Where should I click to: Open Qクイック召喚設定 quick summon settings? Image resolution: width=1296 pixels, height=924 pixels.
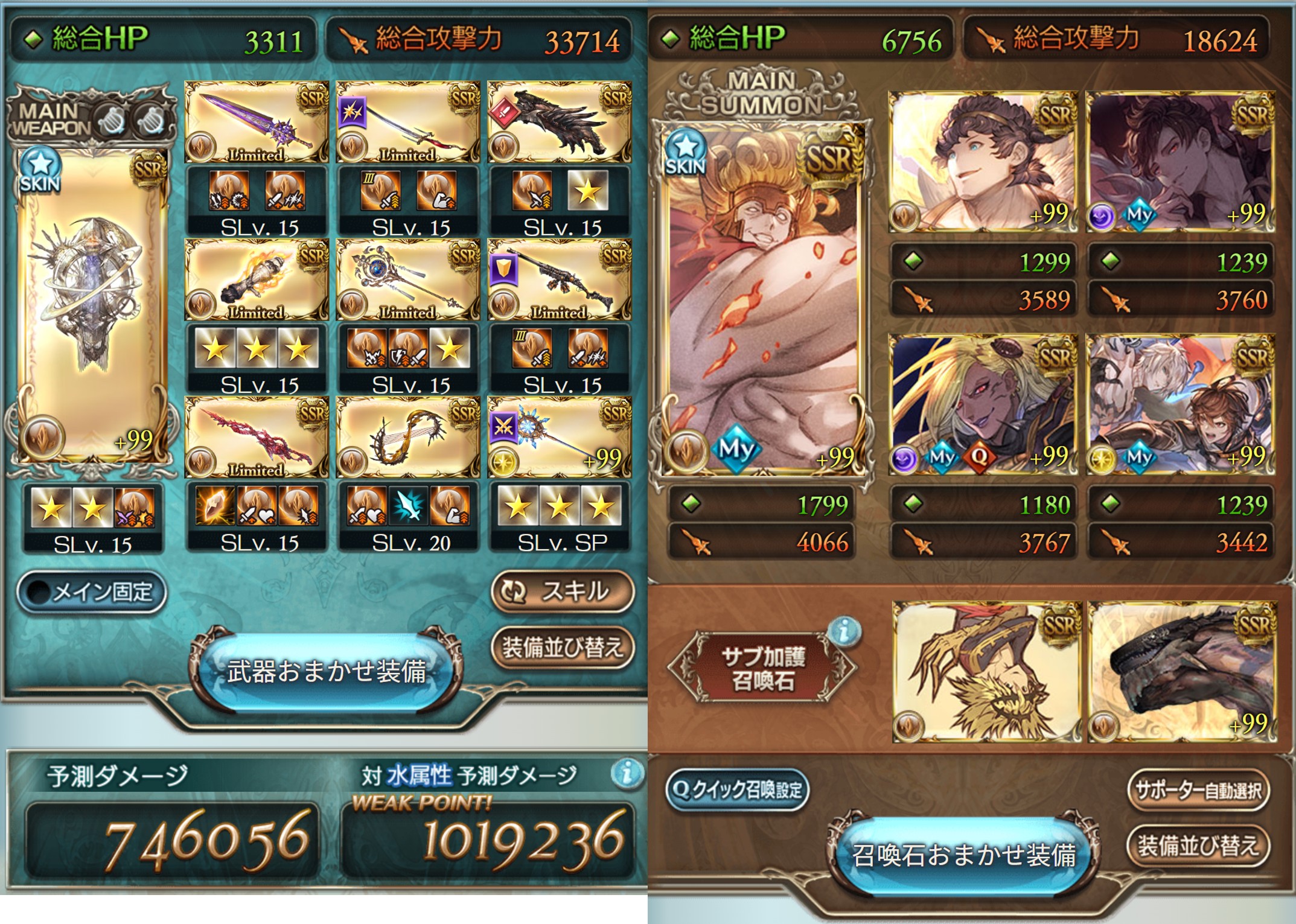[x=737, y=789]
